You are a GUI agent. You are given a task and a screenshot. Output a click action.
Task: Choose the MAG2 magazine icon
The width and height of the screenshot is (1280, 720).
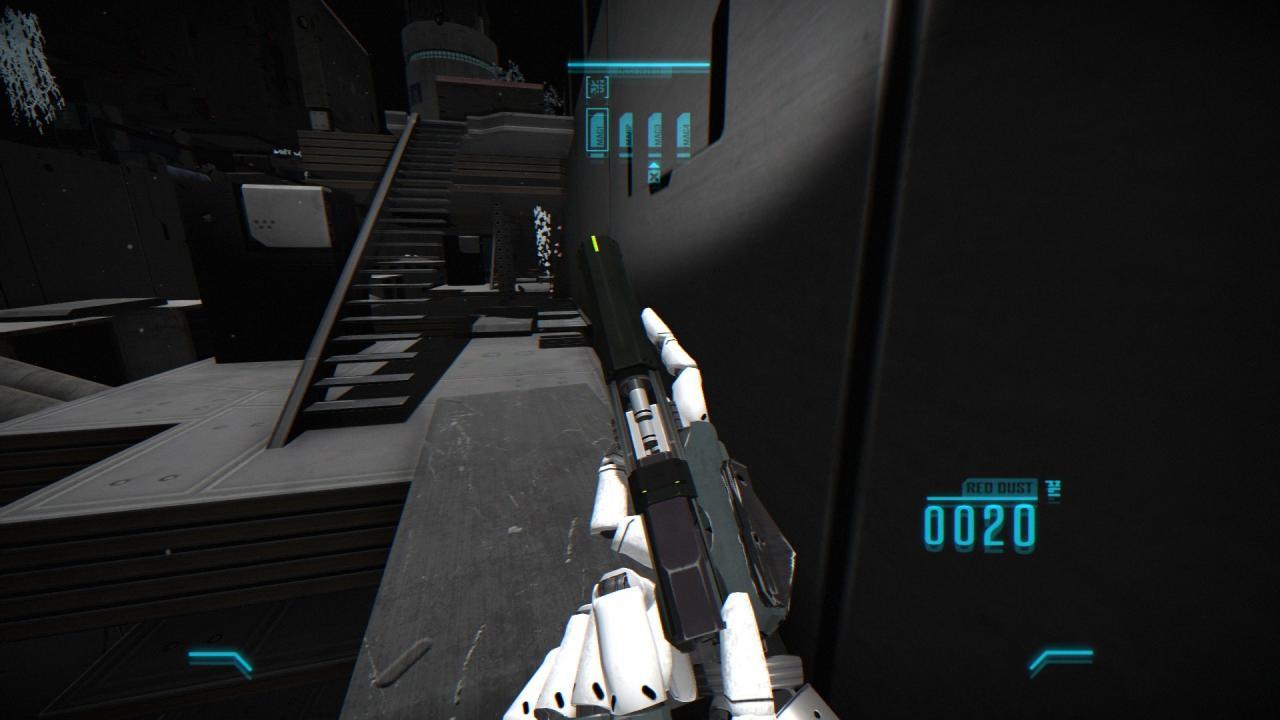(x=626, y=133)
